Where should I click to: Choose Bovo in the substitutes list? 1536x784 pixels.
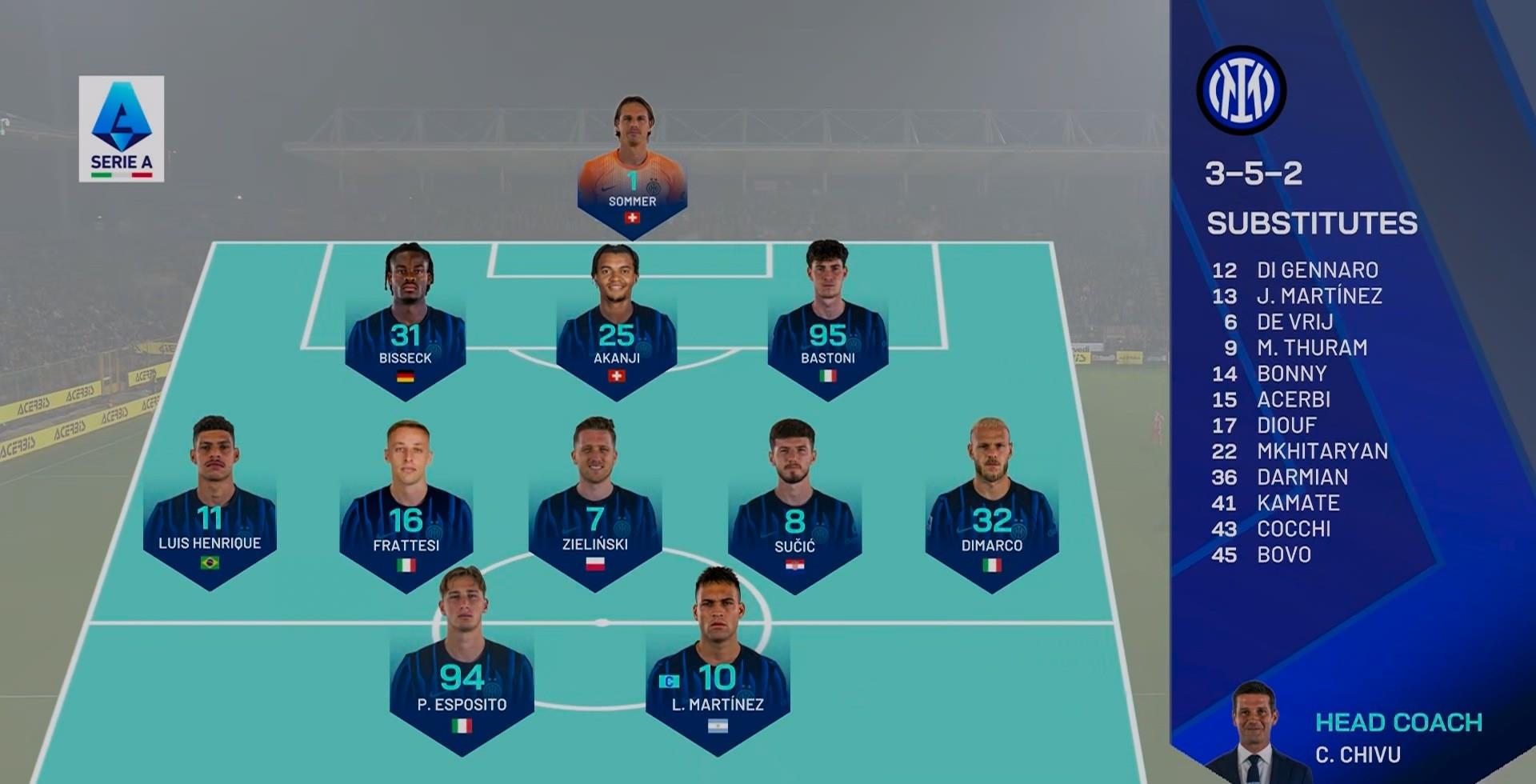(x=1283, y=555)
